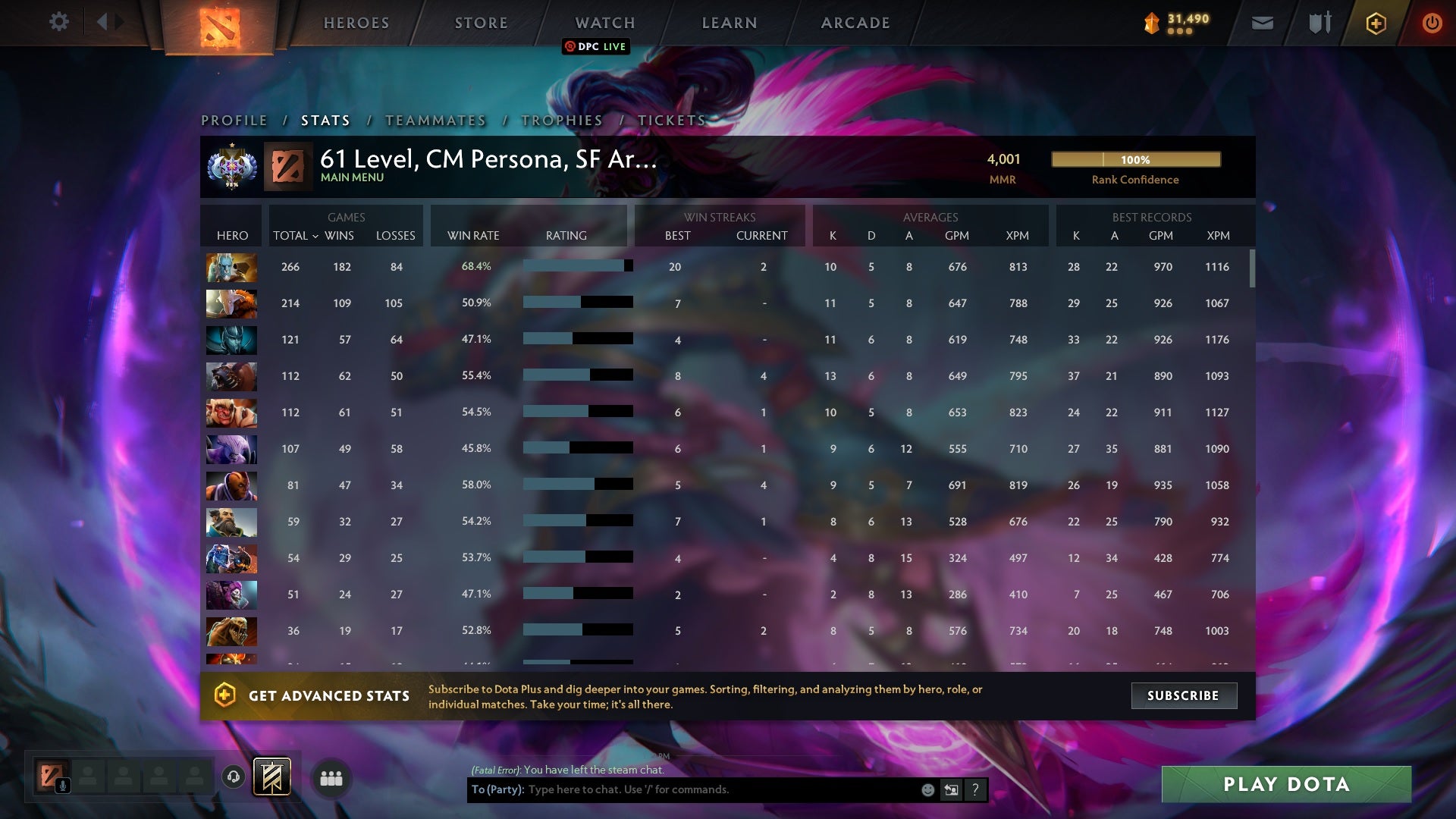The image size is (1456, 819).
Task: Open the settings gear icon
Action: click(59, 22)
